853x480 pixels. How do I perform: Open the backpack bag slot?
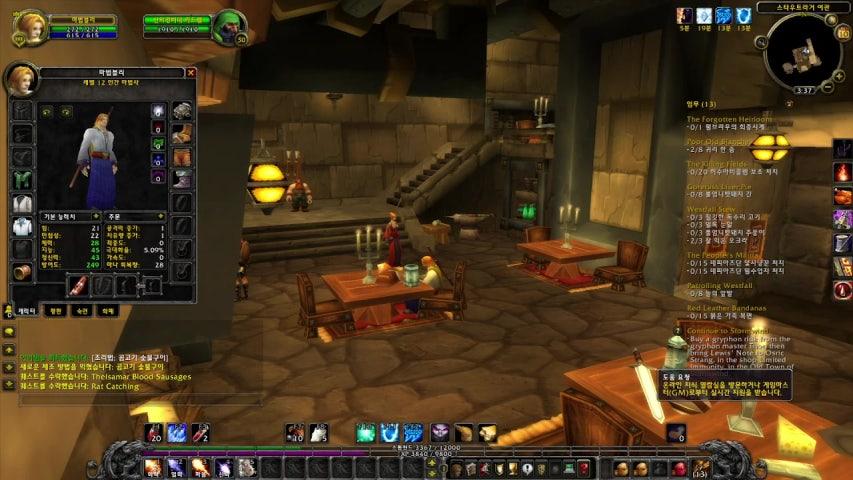pyautogui.click(x=700, y=467)
